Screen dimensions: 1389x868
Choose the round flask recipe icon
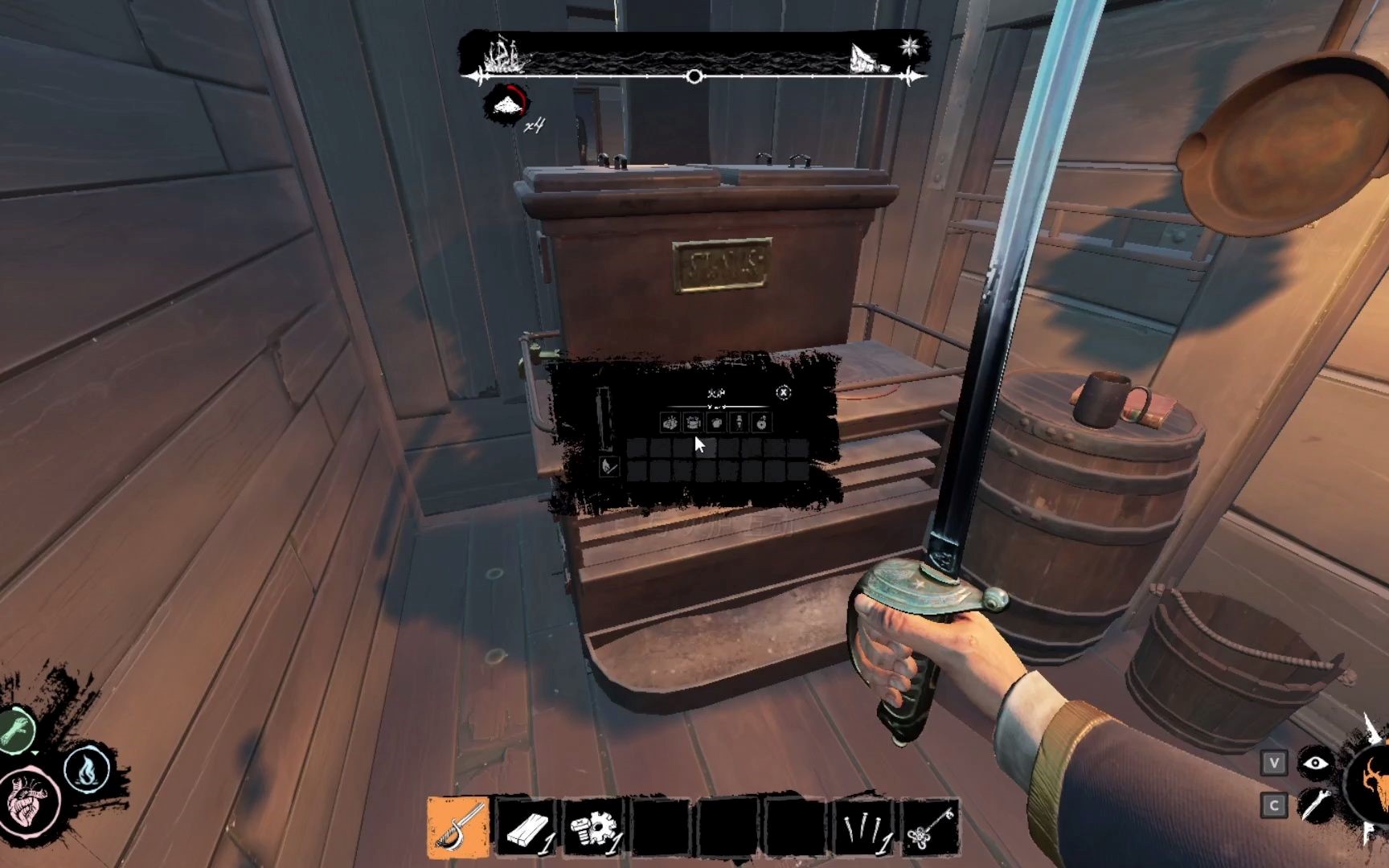pos(761,423)
